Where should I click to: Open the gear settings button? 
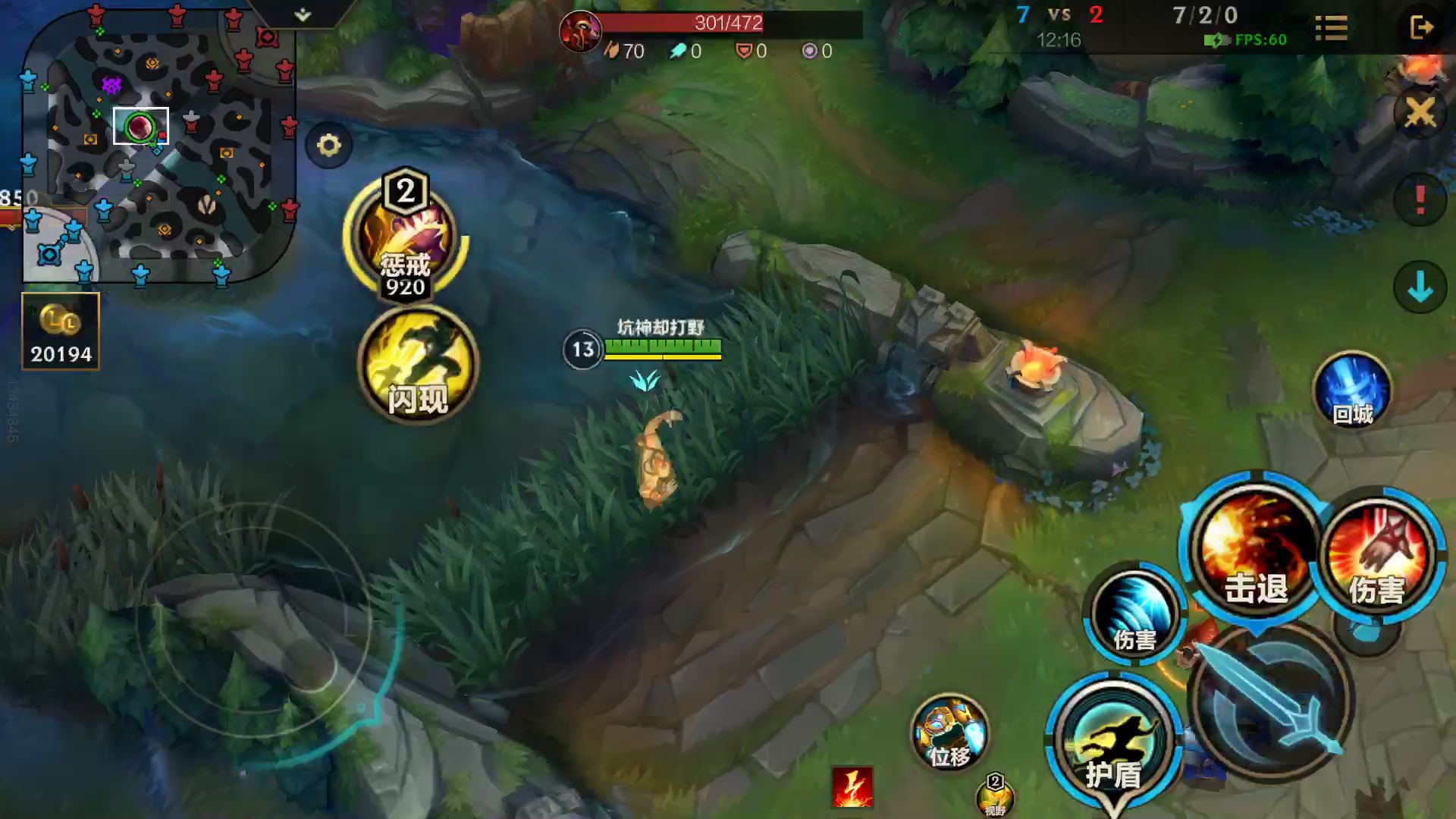329,145
